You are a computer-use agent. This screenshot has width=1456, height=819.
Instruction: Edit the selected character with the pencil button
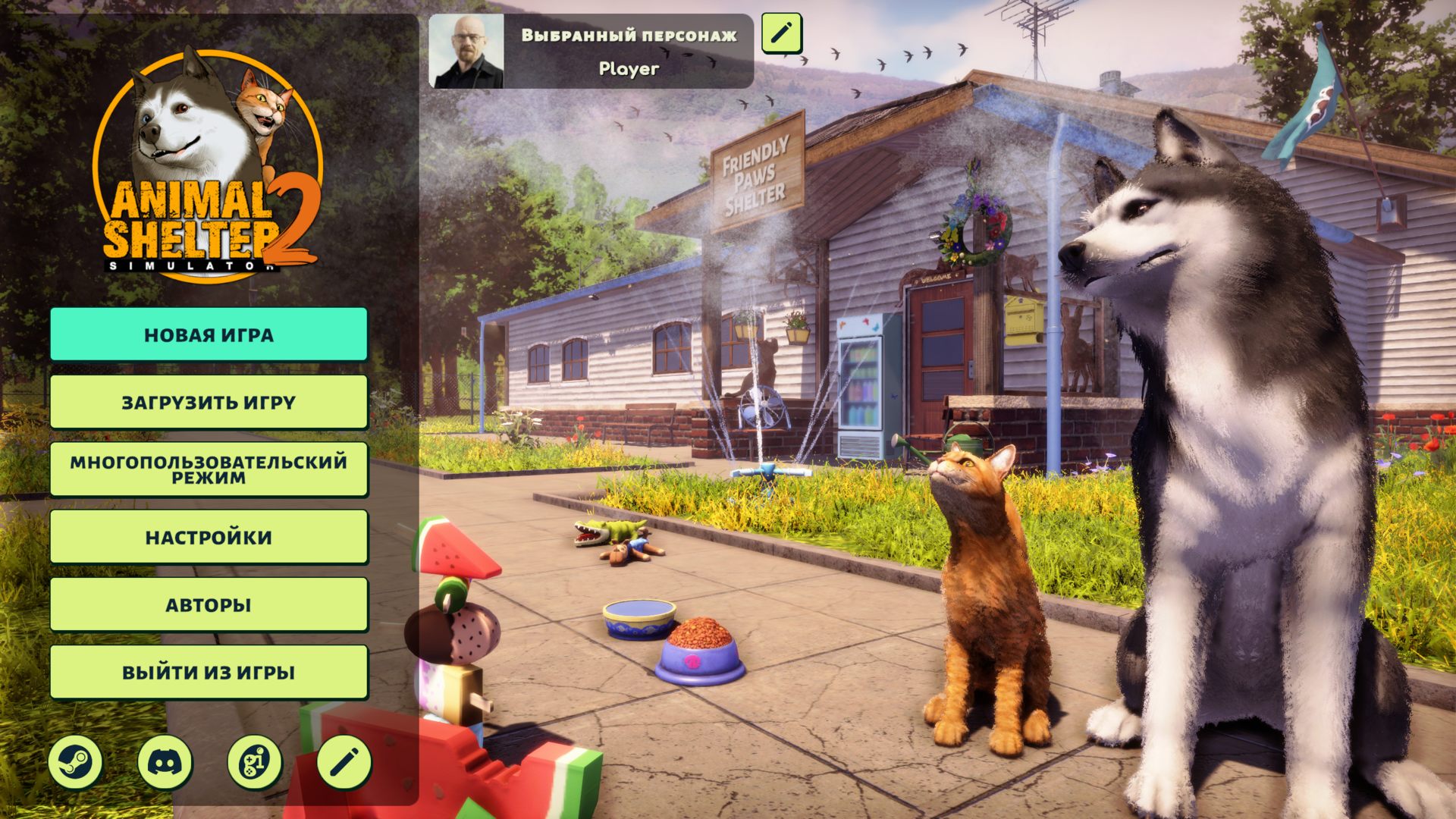click(x=781, y=33)
